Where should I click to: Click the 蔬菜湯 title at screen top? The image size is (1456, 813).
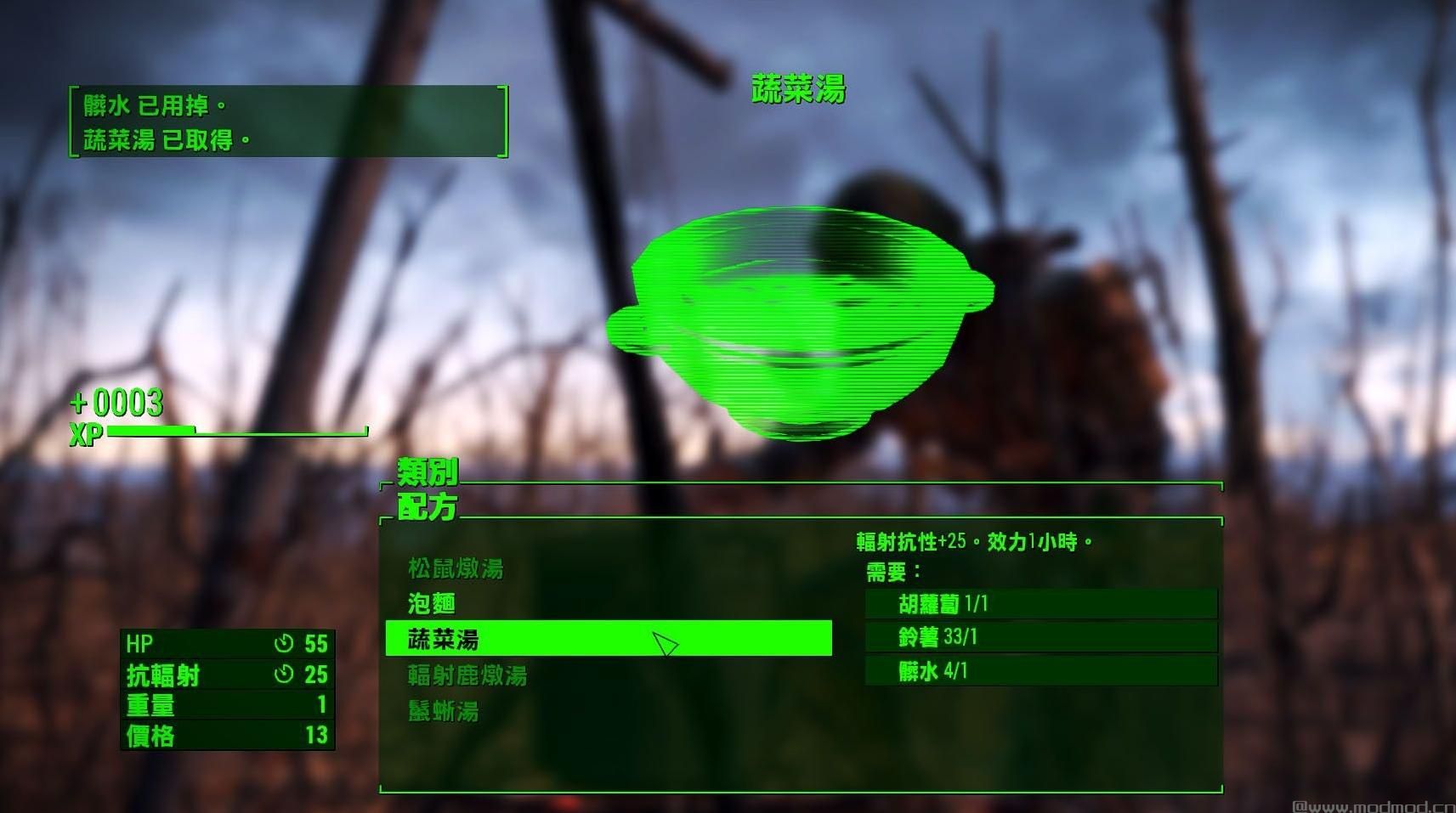pyautogui.click(x=797, y=88)
